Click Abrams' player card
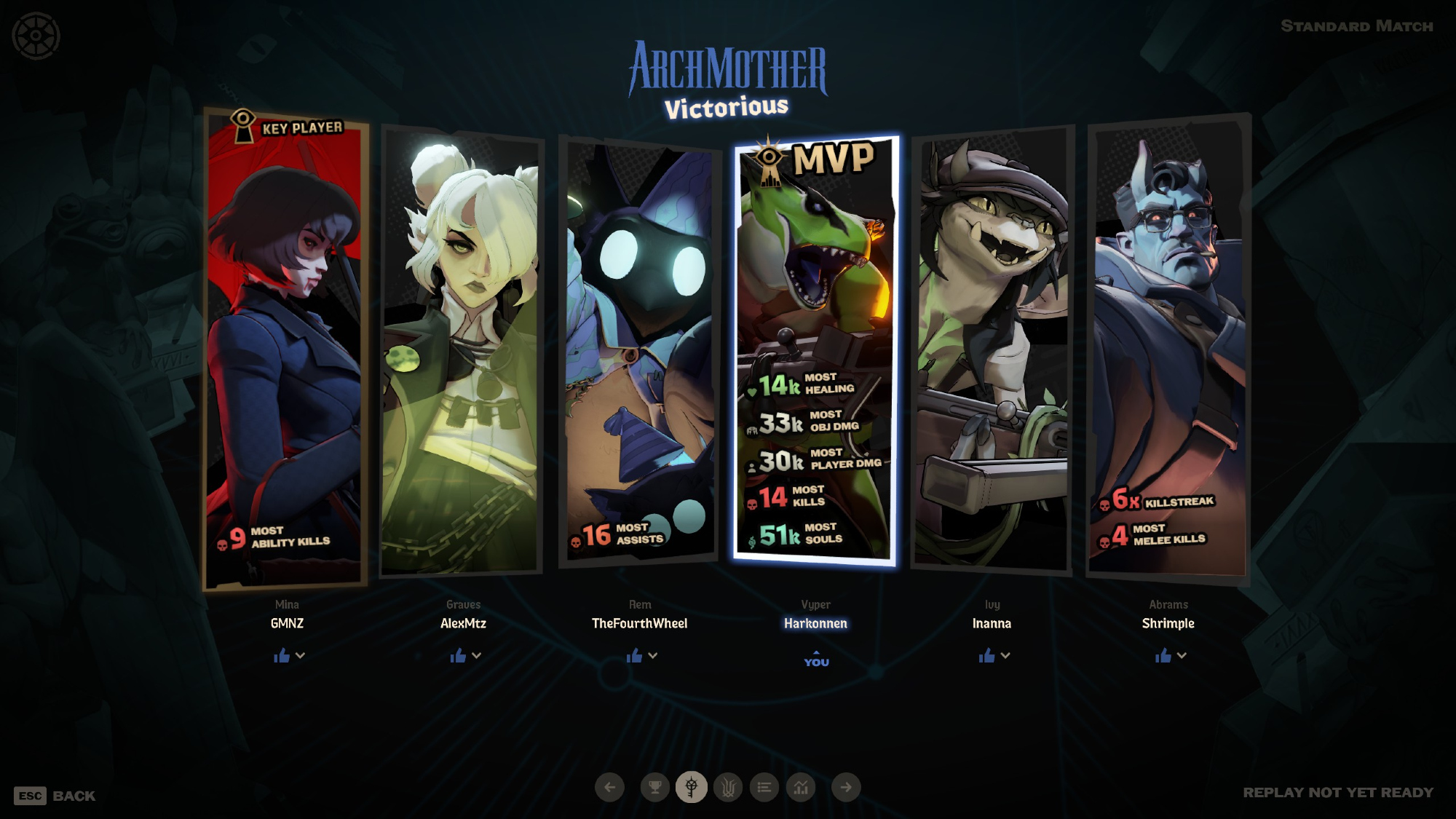The height and width of the screenshot is (819, 1456). [1168, 349]
